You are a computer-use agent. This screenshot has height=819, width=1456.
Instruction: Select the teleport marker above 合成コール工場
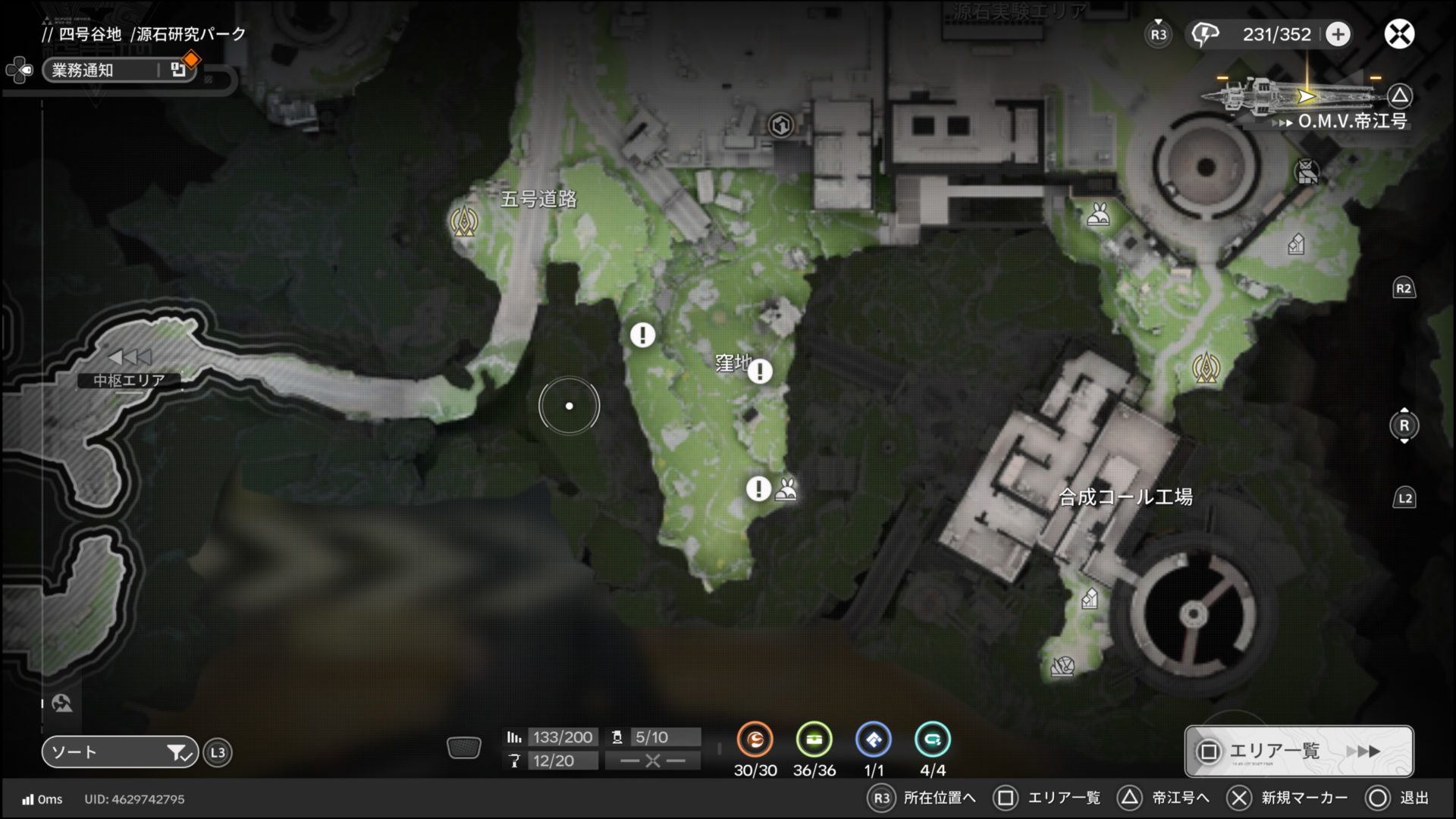[x=1205, y=368]
